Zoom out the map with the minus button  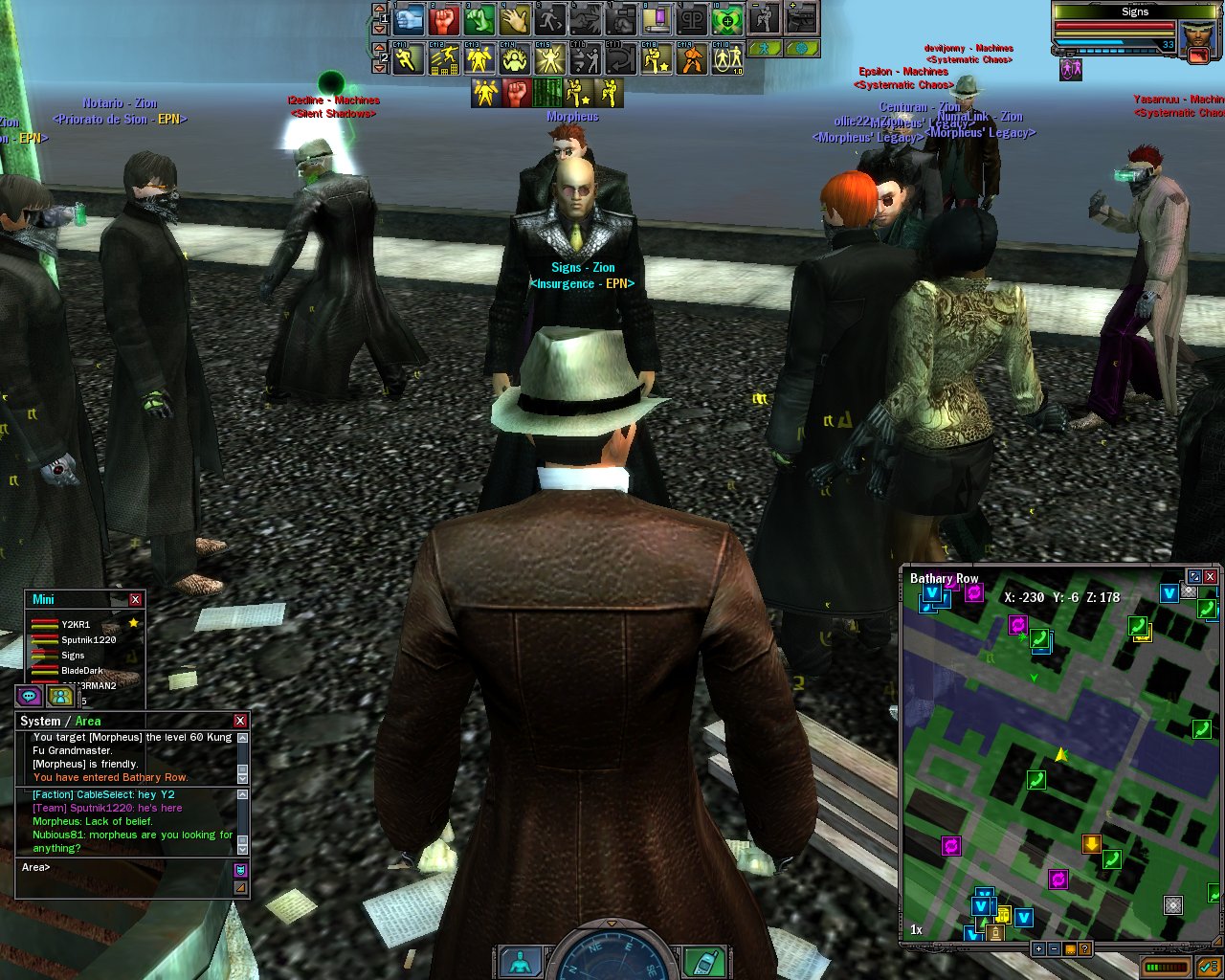pos(1054,949)
